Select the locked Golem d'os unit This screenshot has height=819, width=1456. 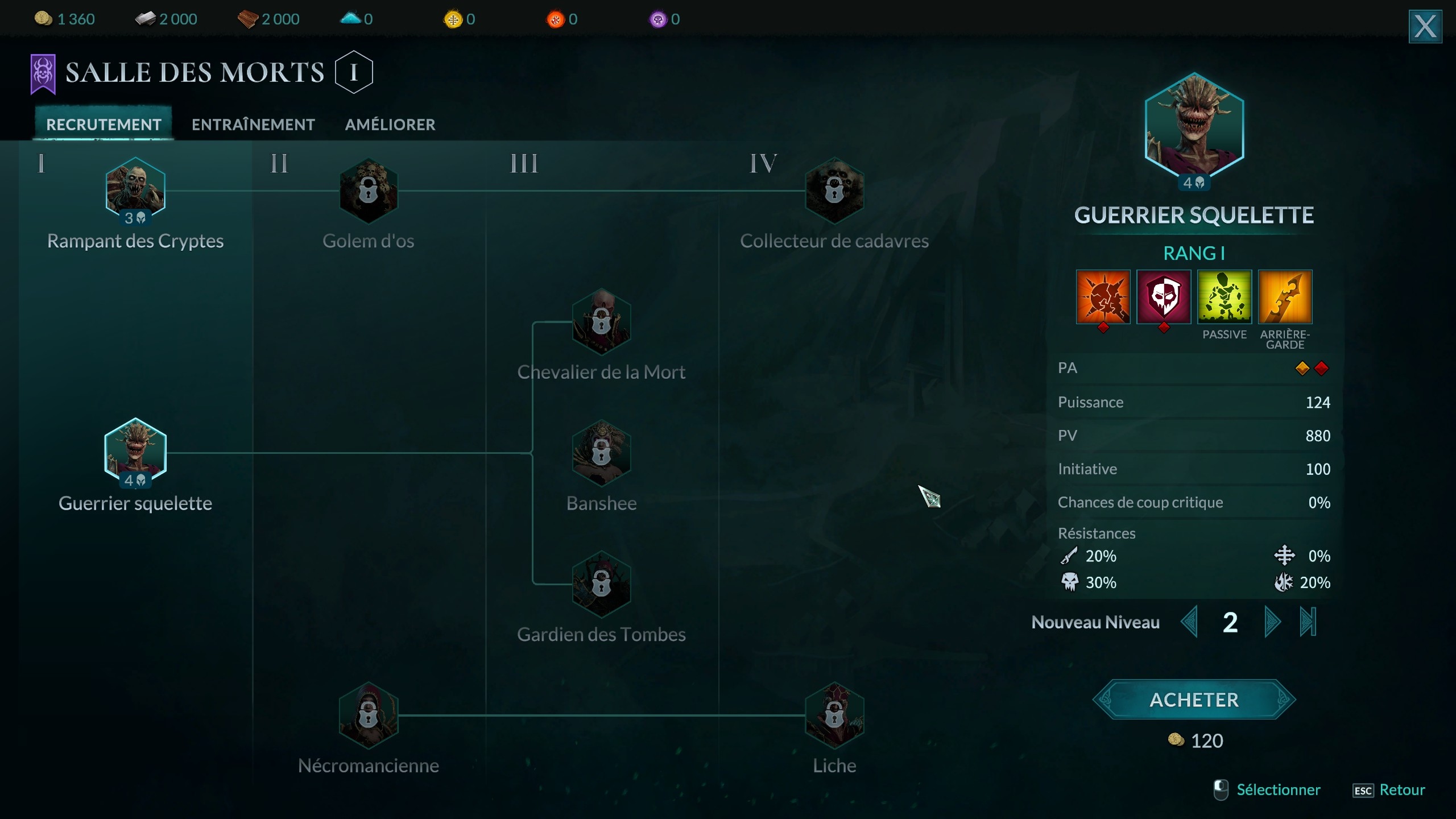tap(369, 191)
